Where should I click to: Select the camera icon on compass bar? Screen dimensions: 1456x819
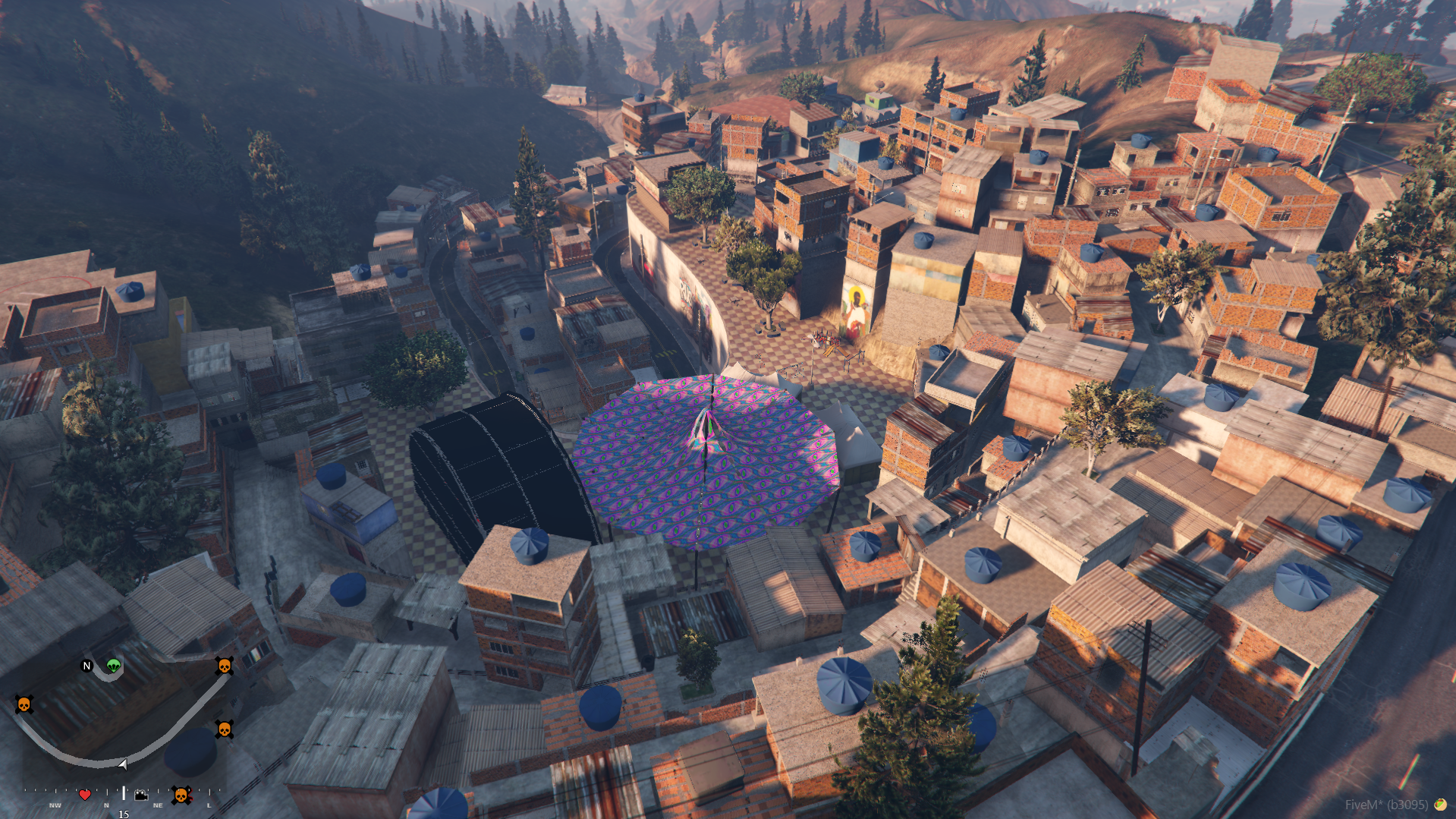(141, 795)
